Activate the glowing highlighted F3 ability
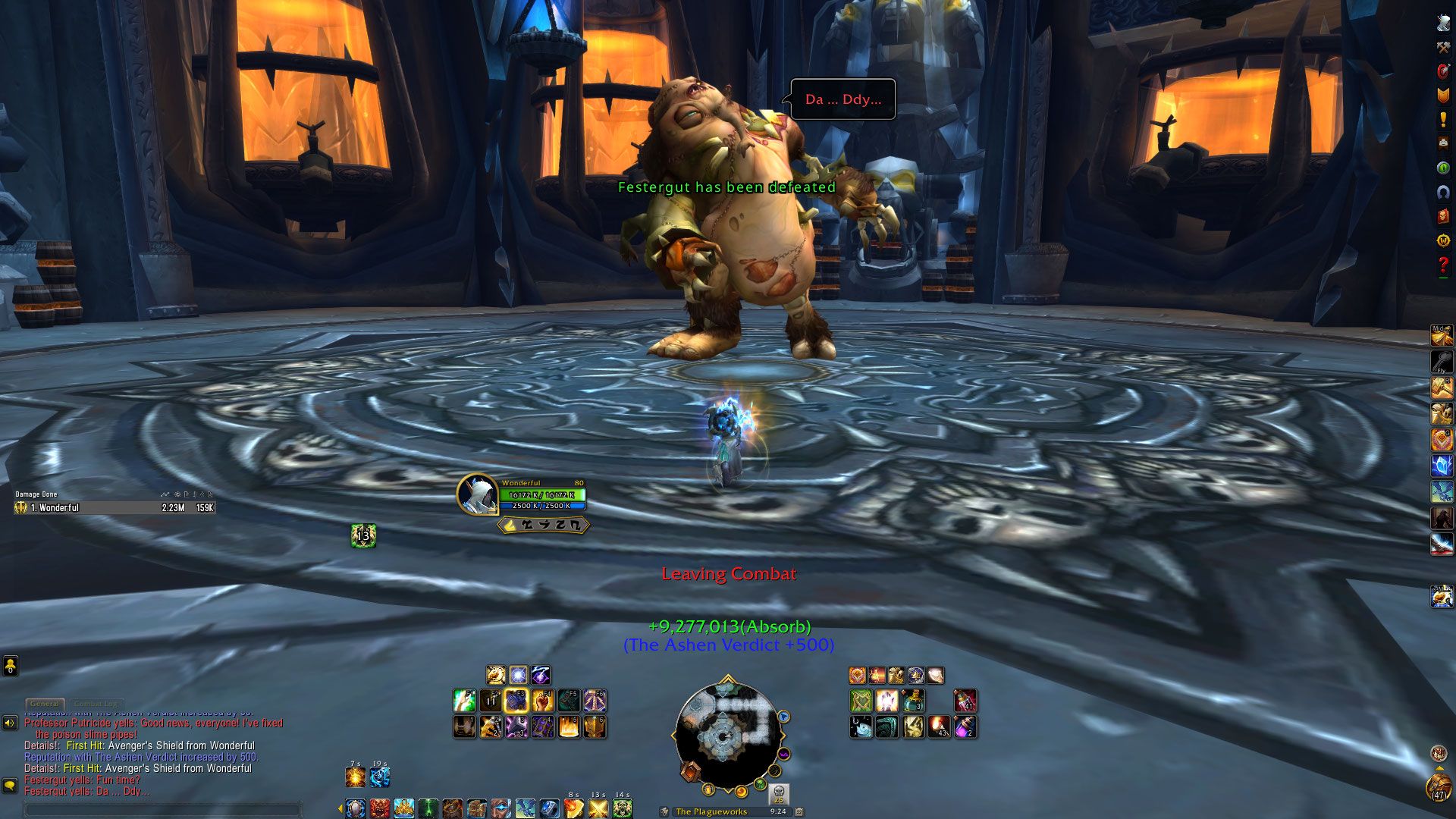 click(x=516, y=701)
